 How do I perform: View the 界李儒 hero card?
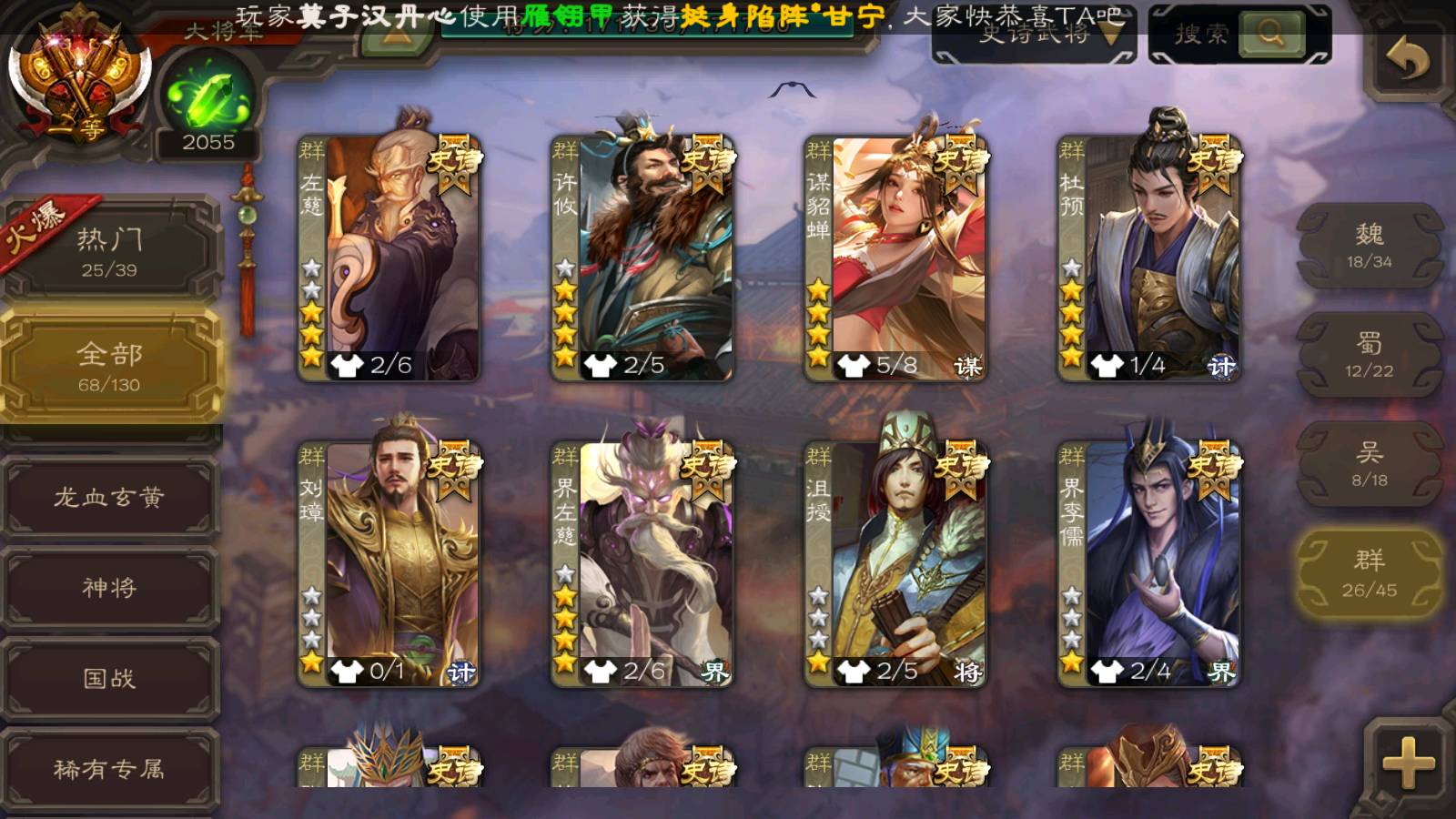coord(1148,564)
